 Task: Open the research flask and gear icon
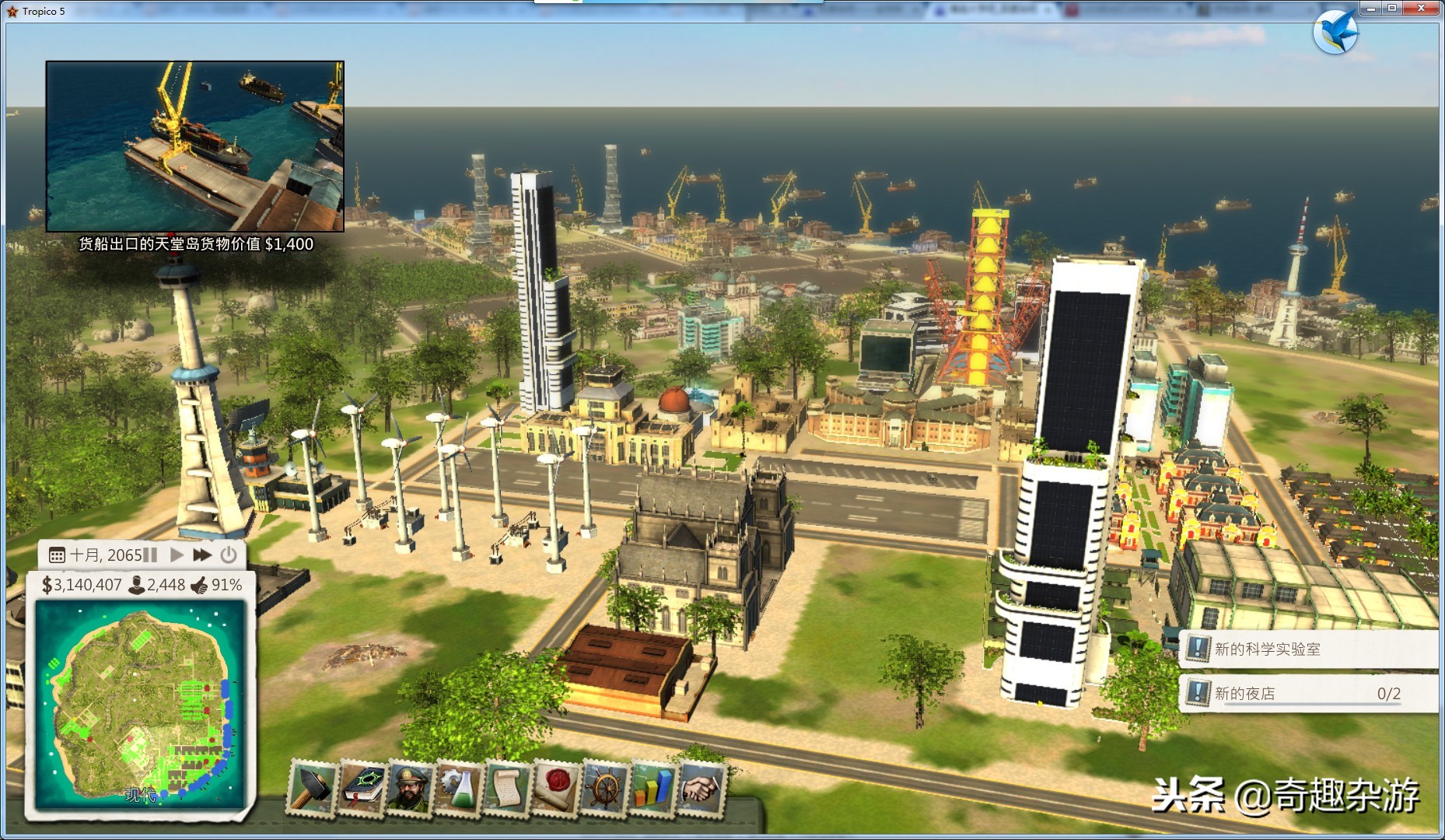[458, 788]
